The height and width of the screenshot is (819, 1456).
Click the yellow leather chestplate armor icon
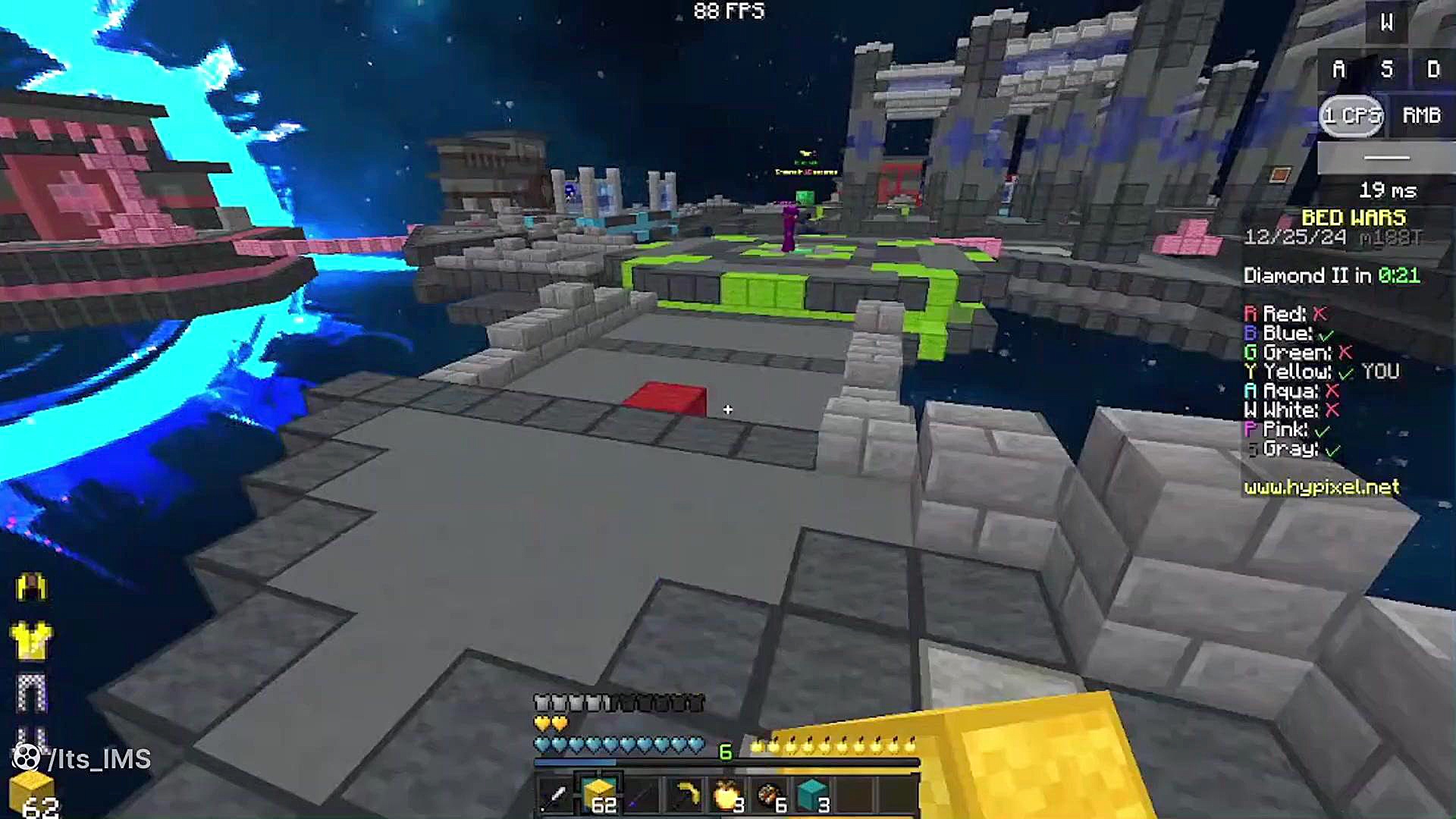coord(31,639)
